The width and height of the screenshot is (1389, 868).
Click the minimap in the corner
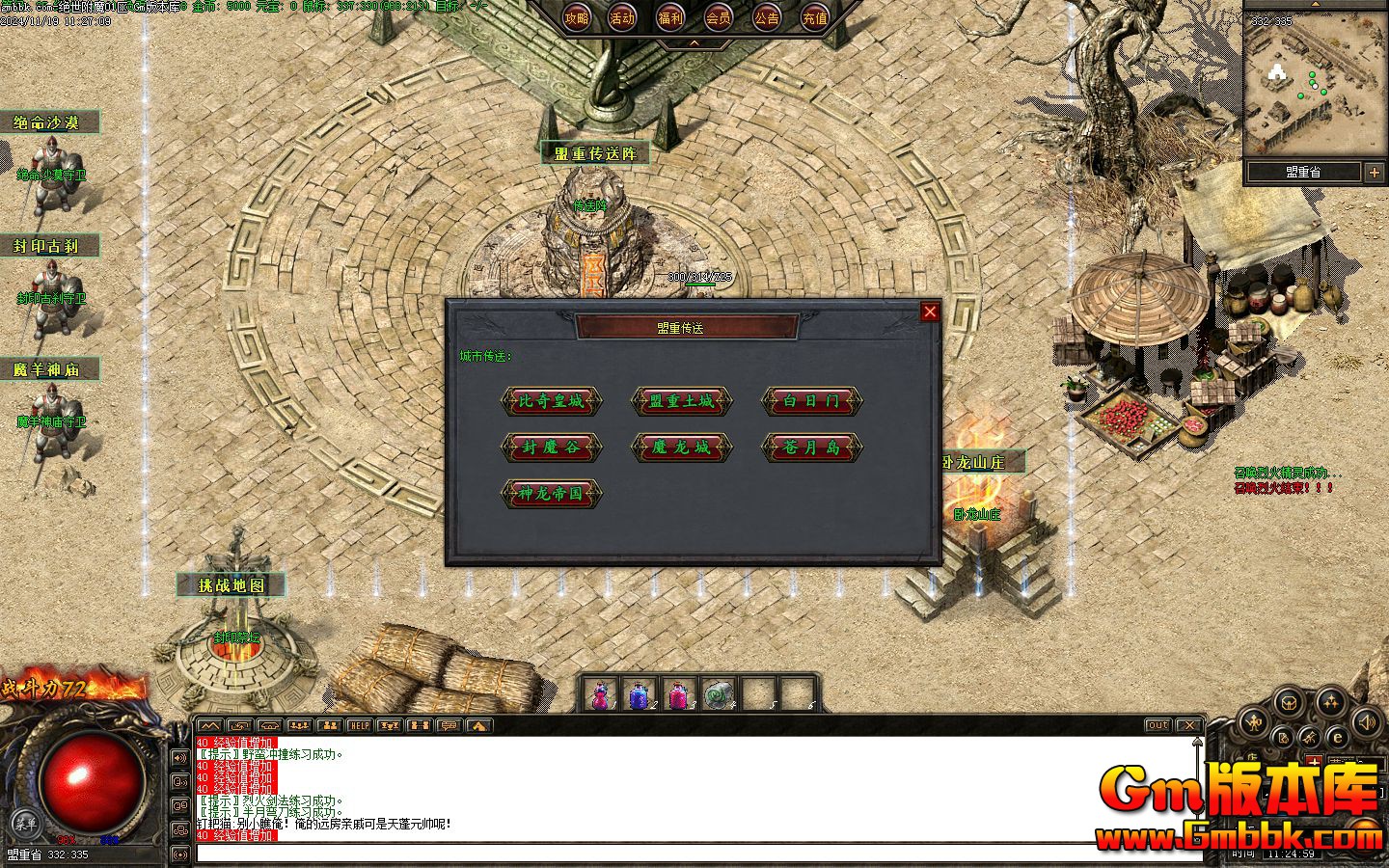pos(1314,85)
